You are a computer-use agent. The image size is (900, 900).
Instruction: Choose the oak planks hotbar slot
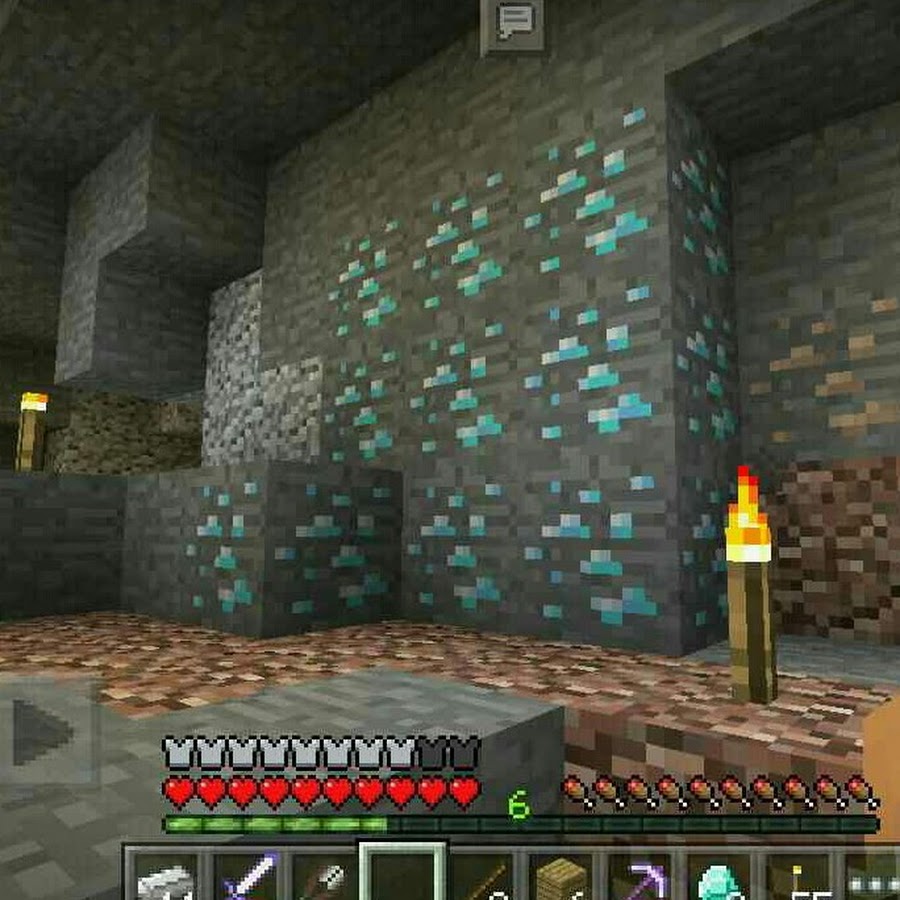pos(559,877)
